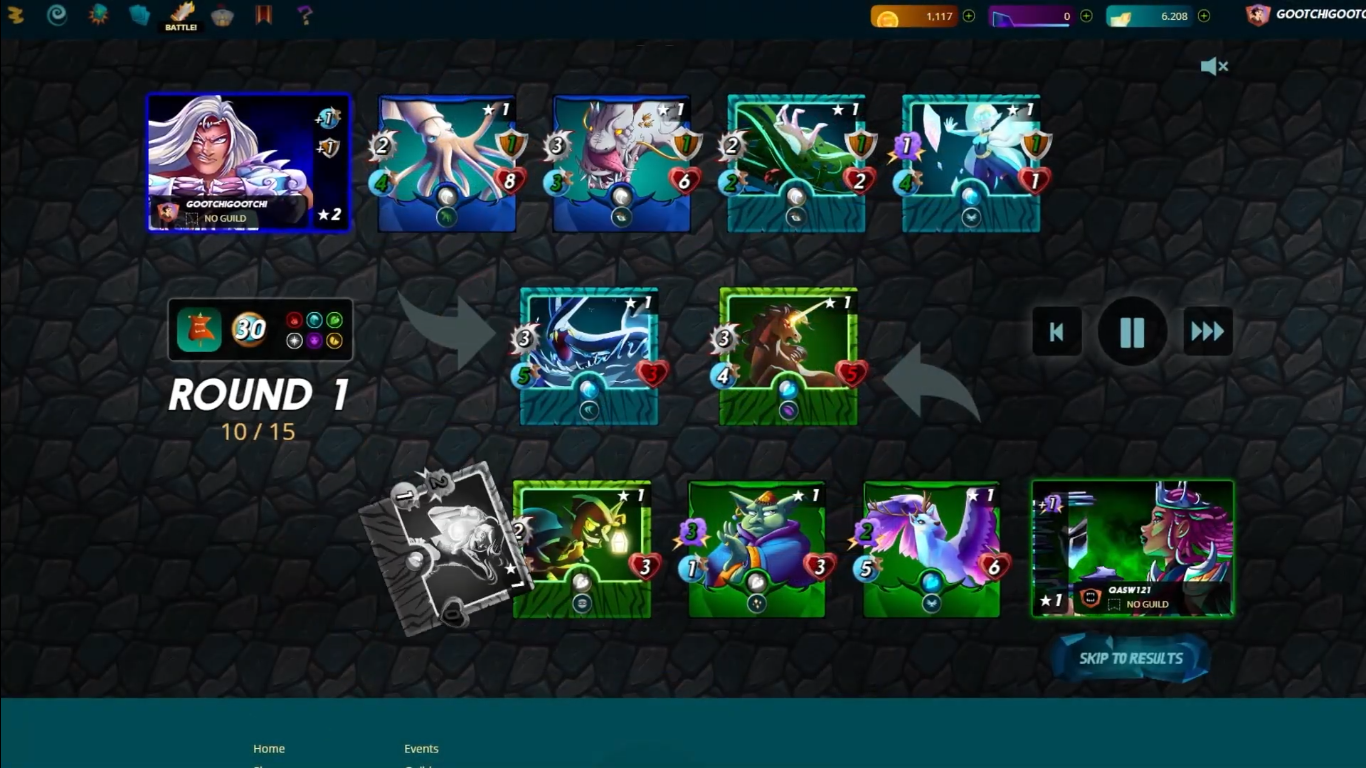Open the blue card collection icon
This screenshot has width=1366, height=768.
(x=139, y=15)
